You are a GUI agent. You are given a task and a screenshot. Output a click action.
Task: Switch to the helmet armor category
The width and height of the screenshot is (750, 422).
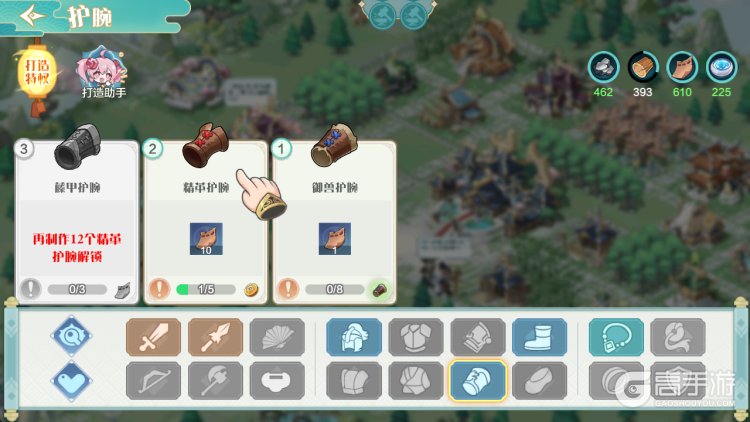tap(354, 337)
